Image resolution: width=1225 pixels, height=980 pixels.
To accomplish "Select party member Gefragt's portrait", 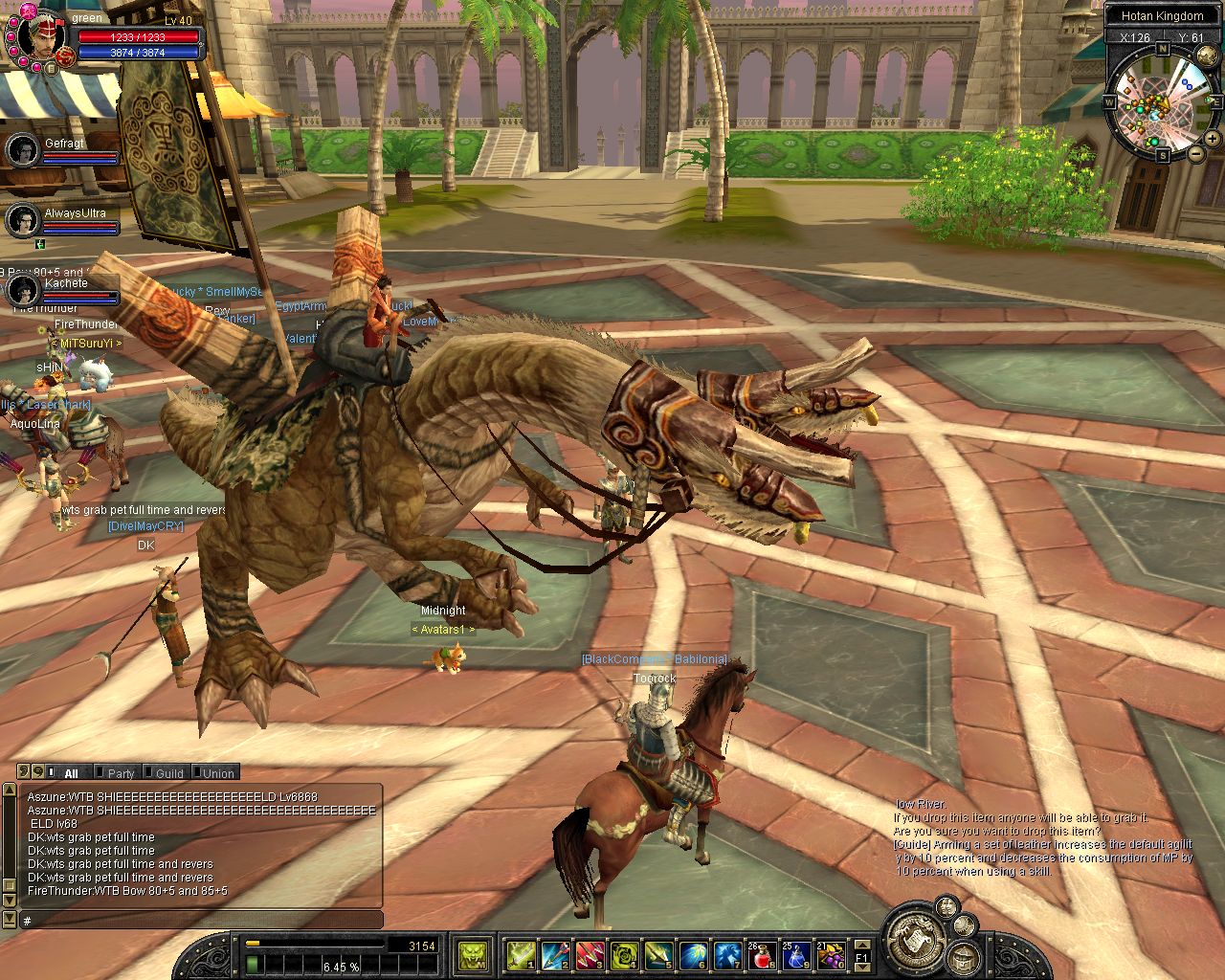I will (23, 150).
